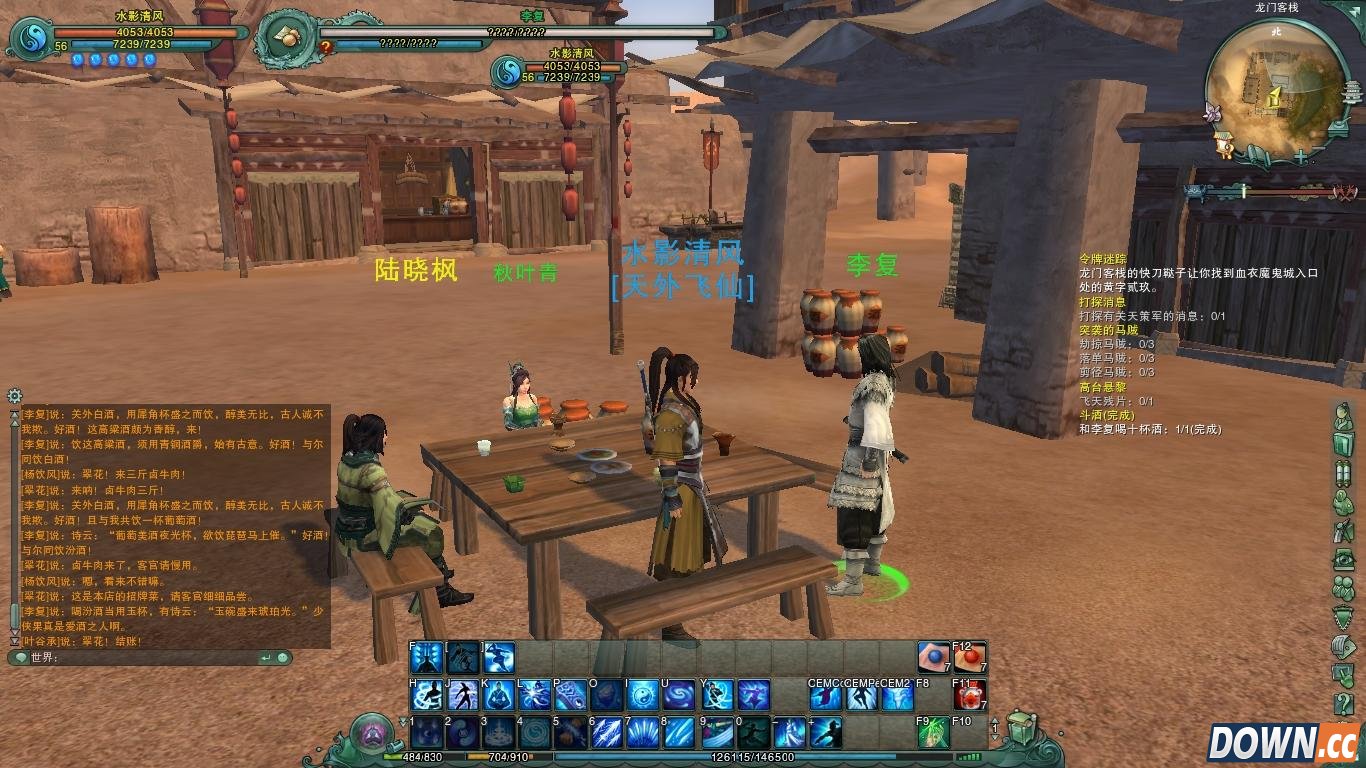
Task: Select the 斗酒 completed quest in tracker
Action: [x=1104, y=414]
